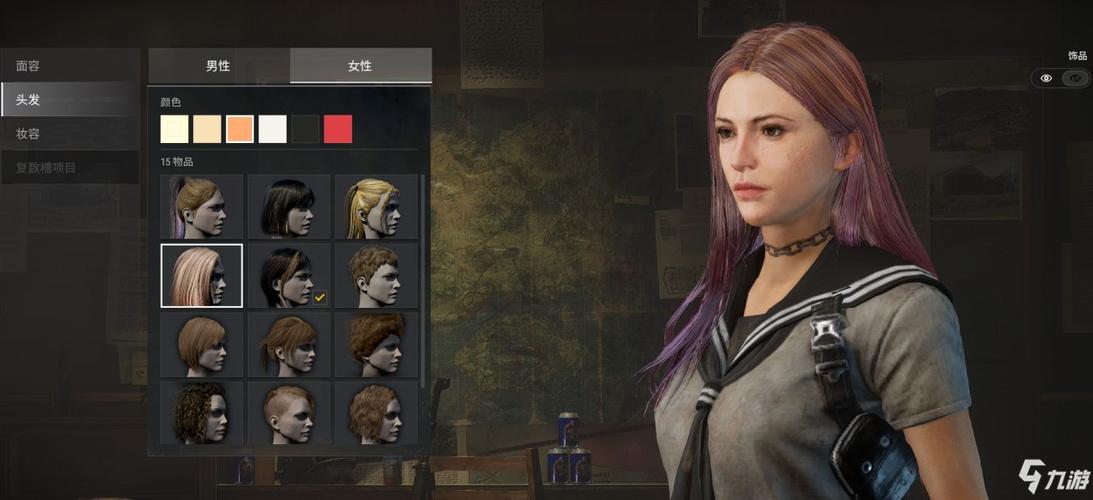Select the black bob with bangs hairstyle

click(x=288, y=207)
